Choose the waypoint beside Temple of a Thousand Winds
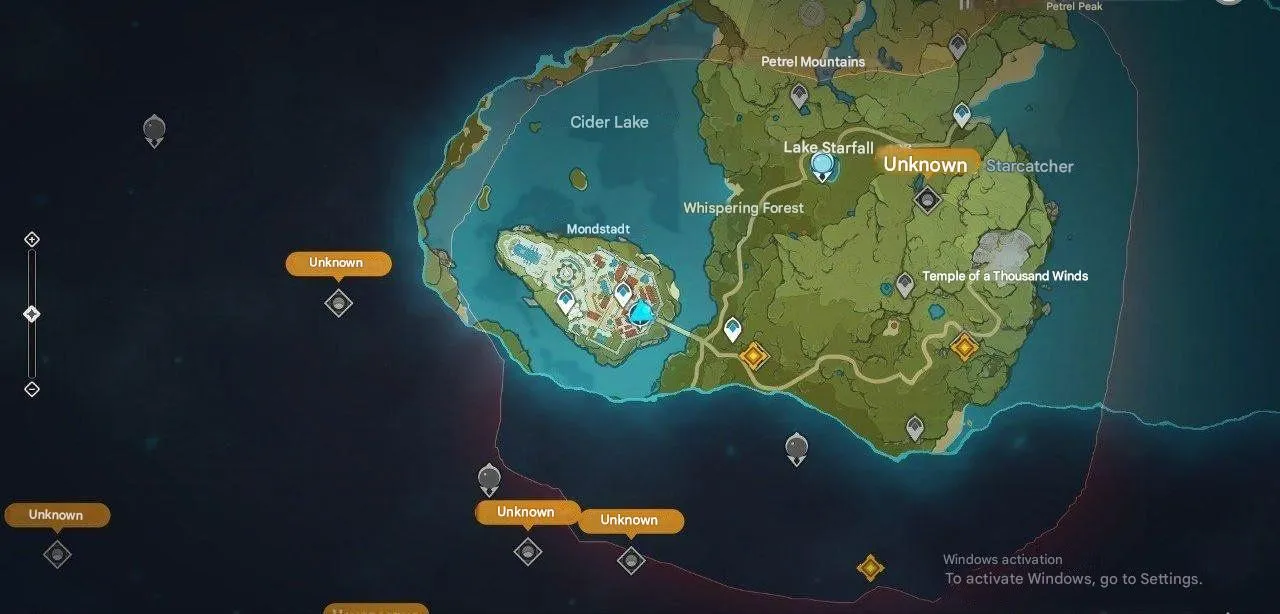Image resolution: width=1280 pixels, height=614 pixels. tap(905, 285)
